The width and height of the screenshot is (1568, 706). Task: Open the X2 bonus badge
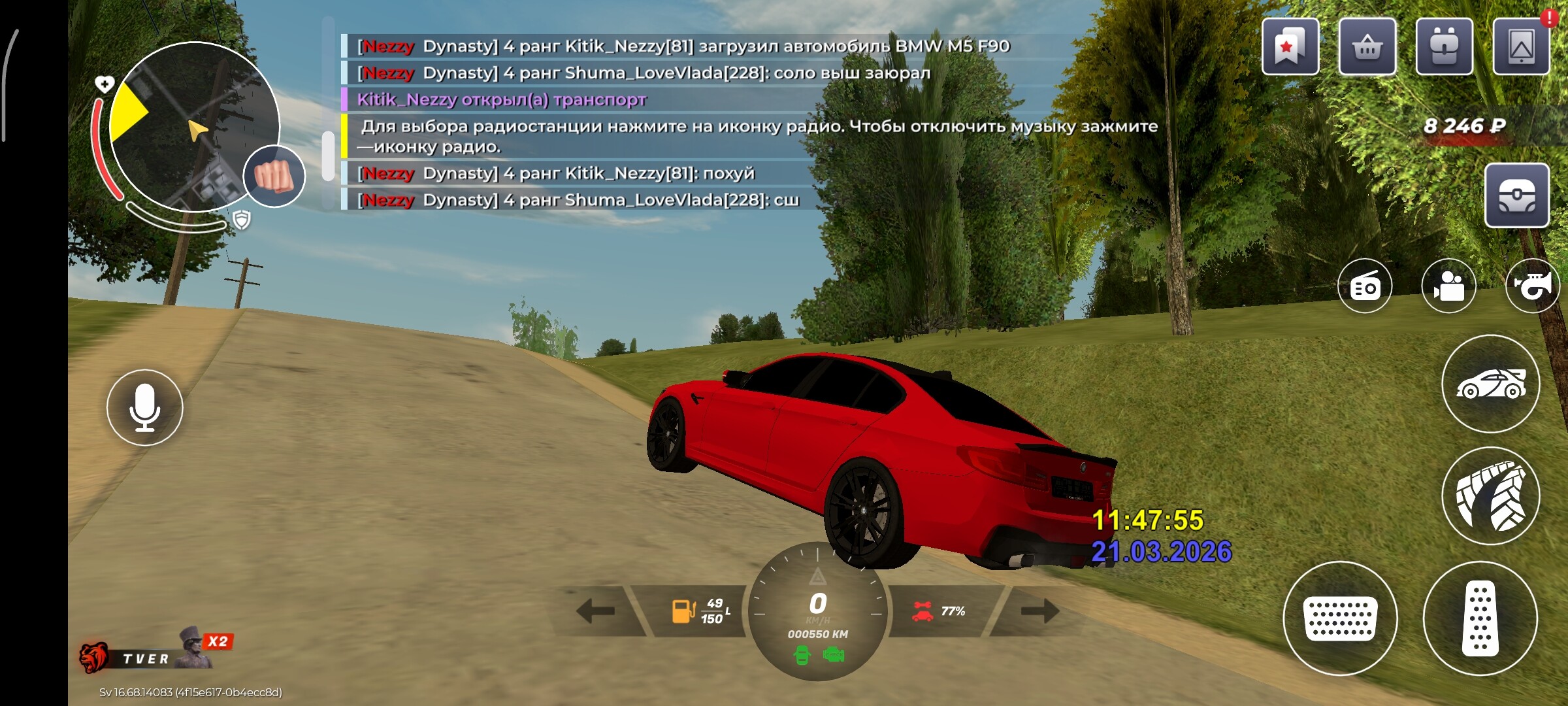(218, 641)
